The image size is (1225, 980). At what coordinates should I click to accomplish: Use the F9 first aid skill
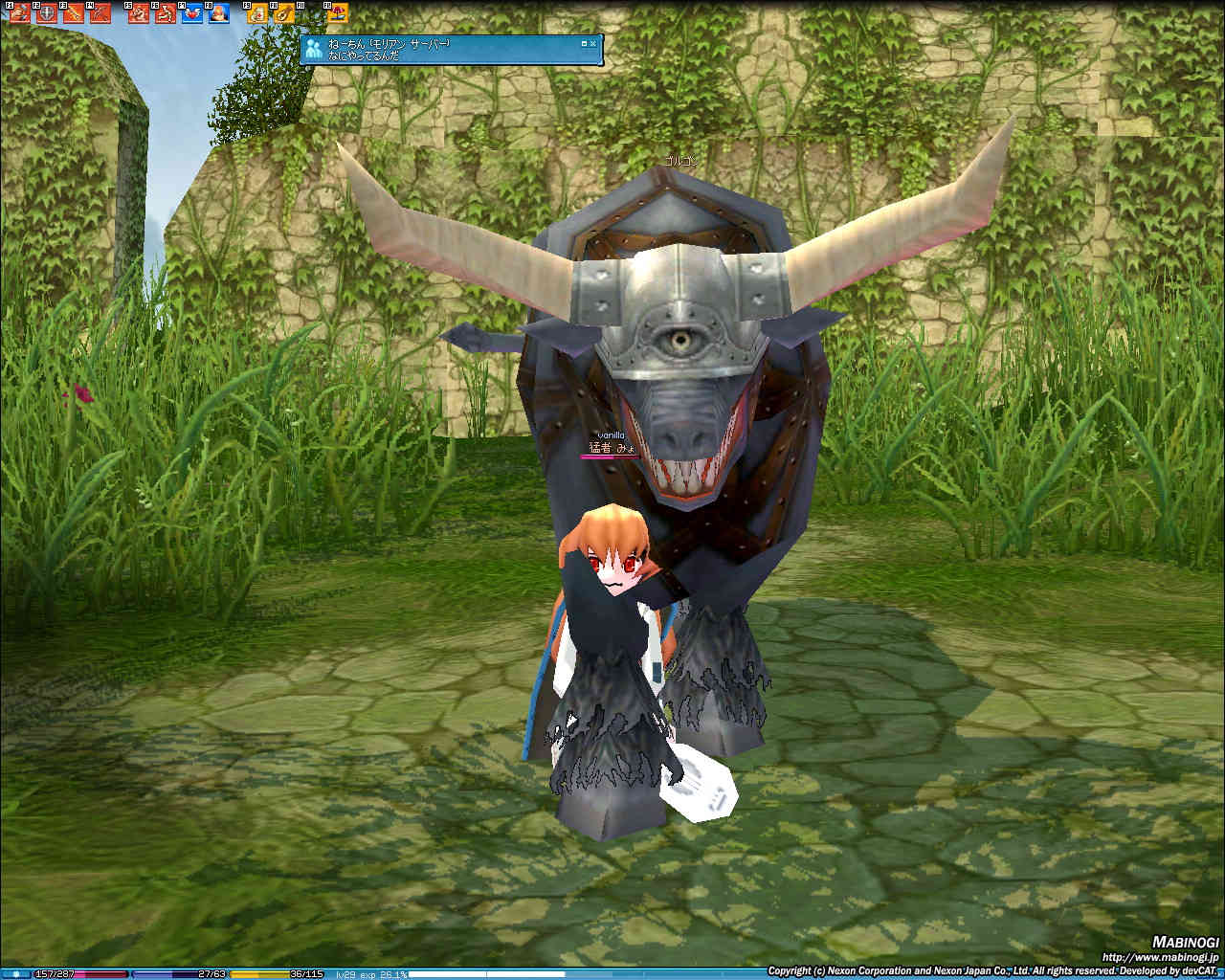(x=257, y=13)
